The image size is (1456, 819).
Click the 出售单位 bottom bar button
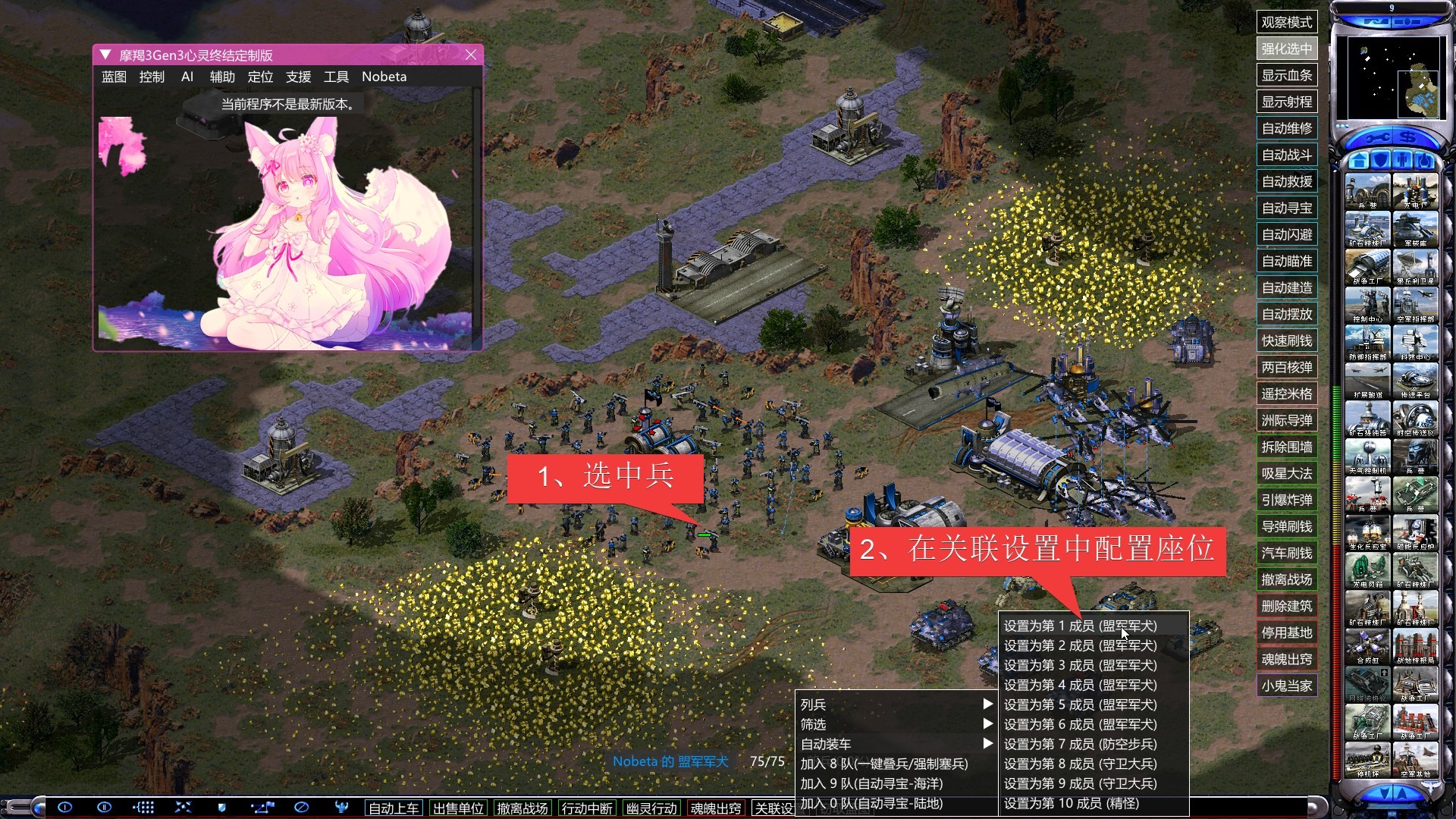[x=458, y=808]
